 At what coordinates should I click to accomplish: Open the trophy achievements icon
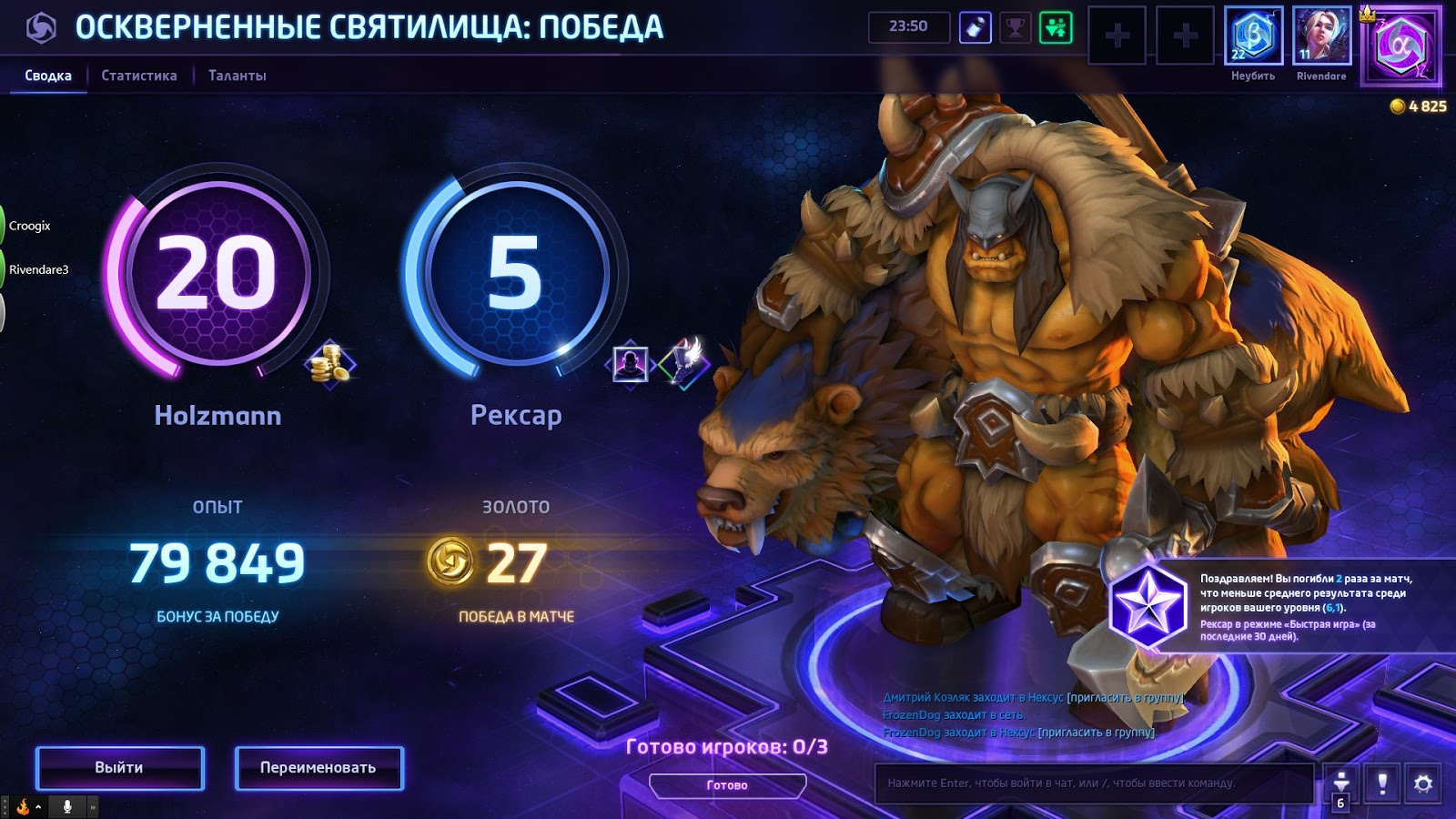click(1016, 26)
